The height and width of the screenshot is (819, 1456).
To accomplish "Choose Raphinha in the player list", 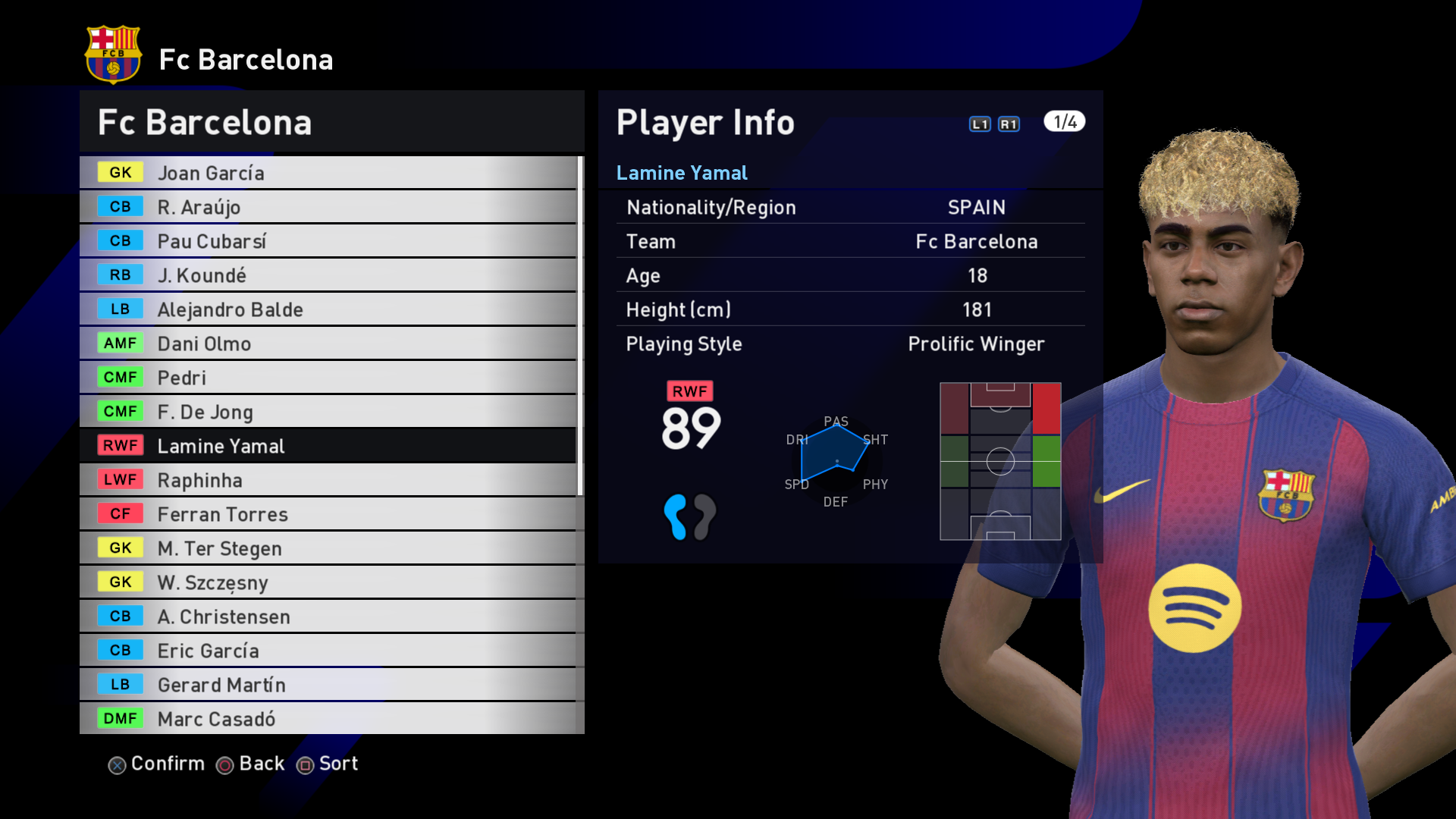I will [x=328, y=480].
